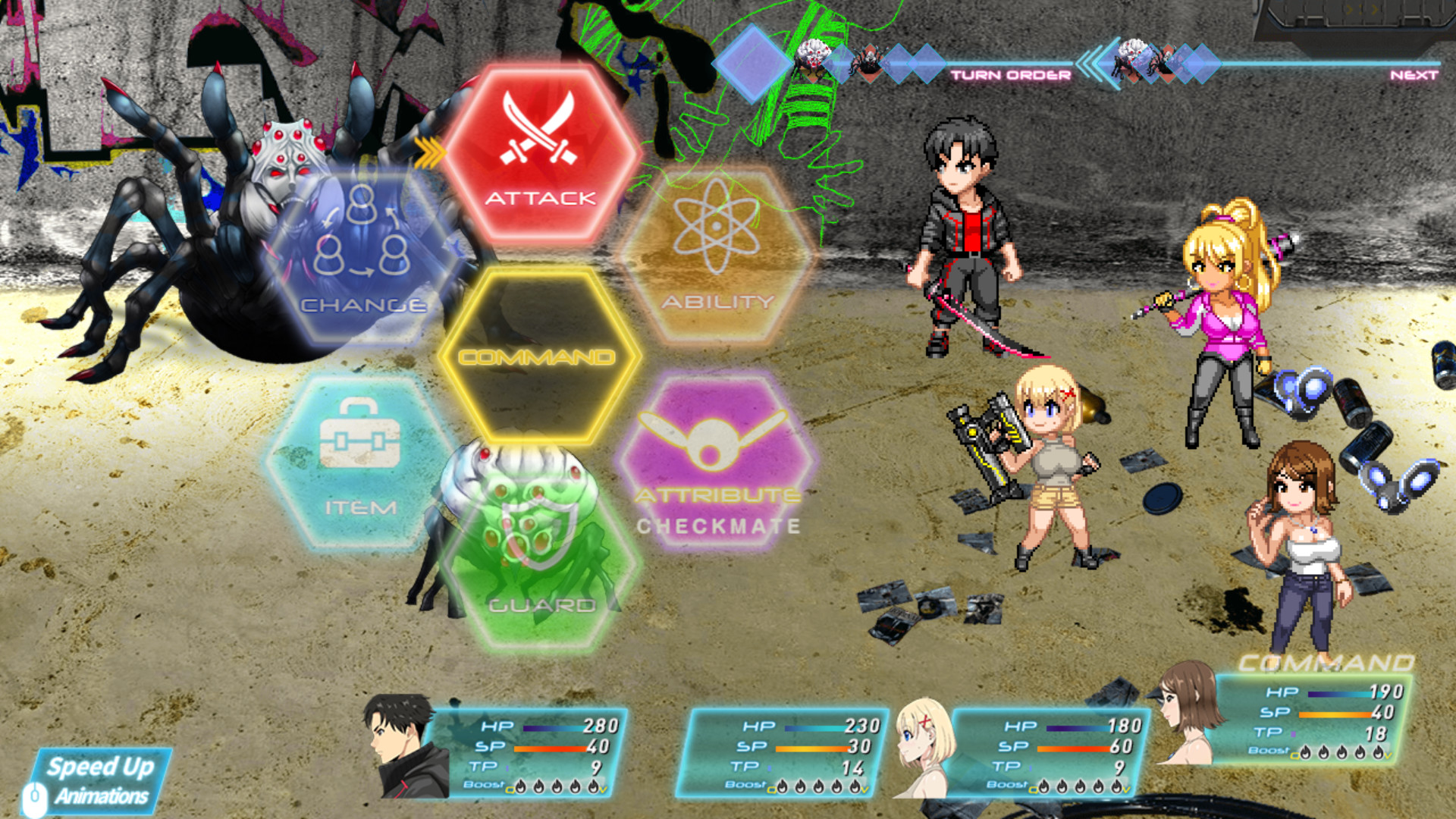Click the yellow arrows pointing at Attack
This screenshot has height=819, width=1456.
430,152
